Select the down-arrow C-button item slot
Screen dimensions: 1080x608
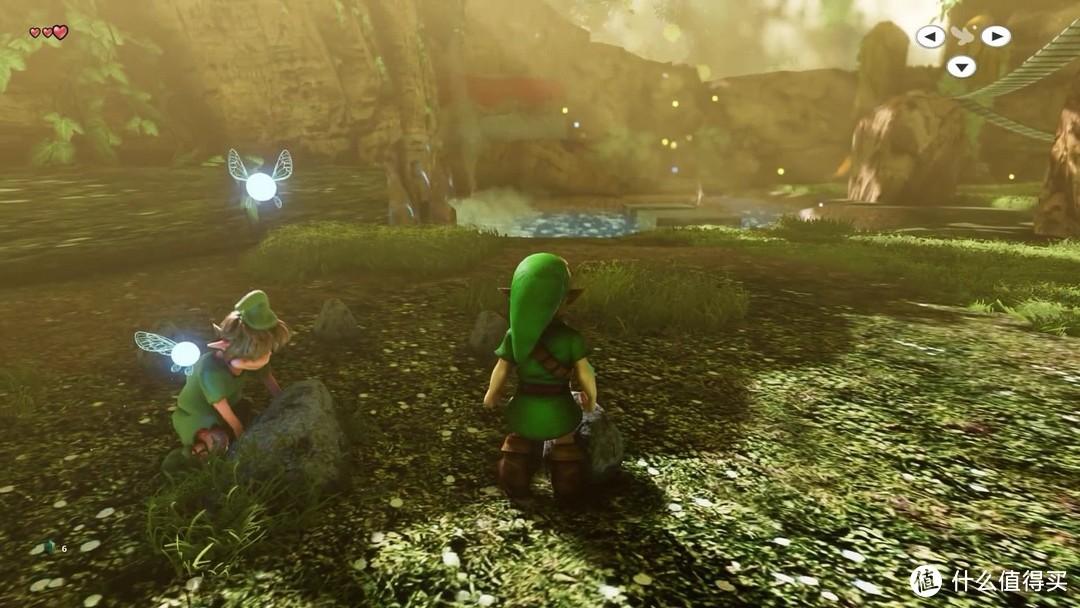[x=961, y=67]
